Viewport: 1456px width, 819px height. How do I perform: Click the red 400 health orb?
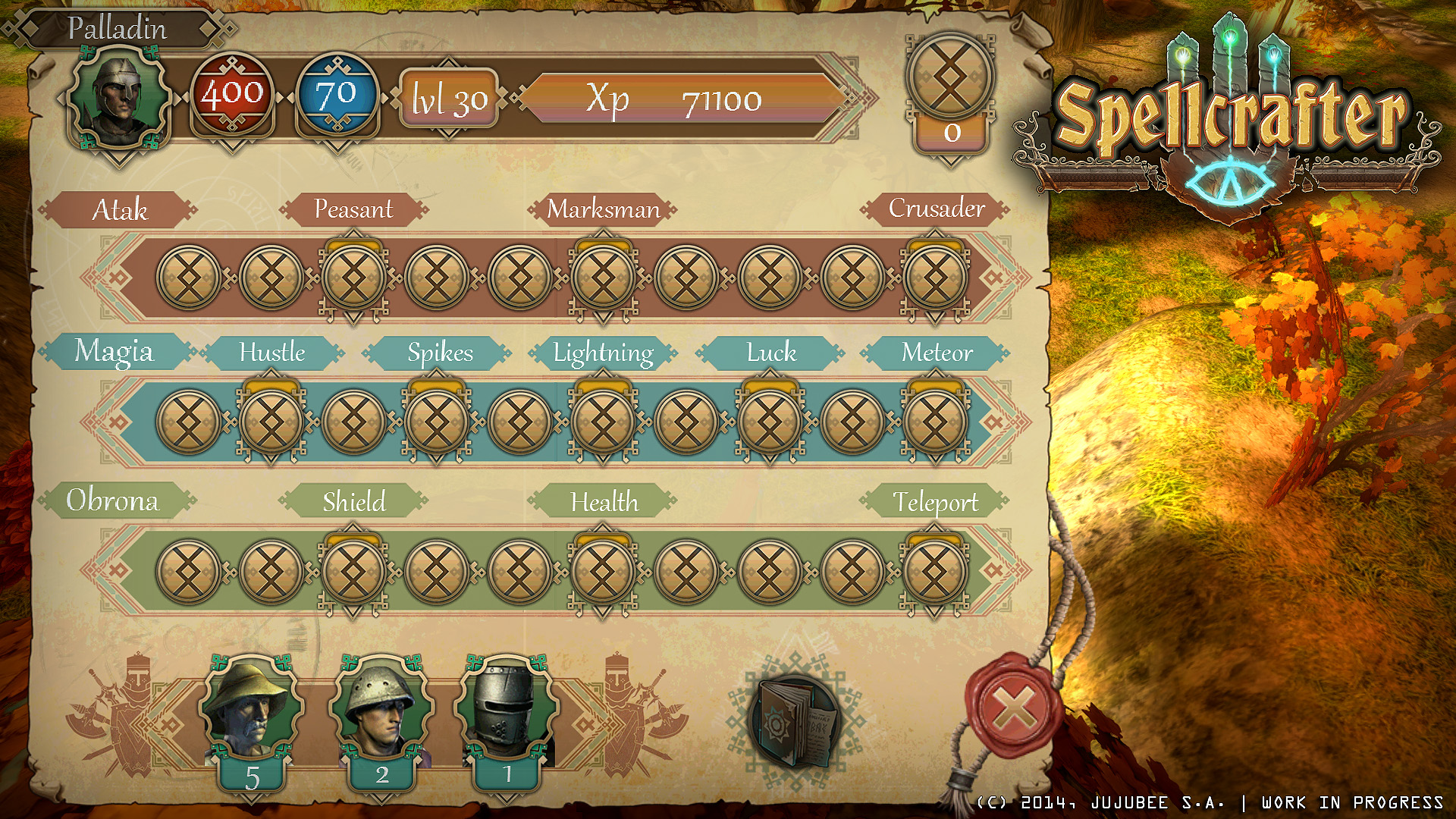[233, 96]
